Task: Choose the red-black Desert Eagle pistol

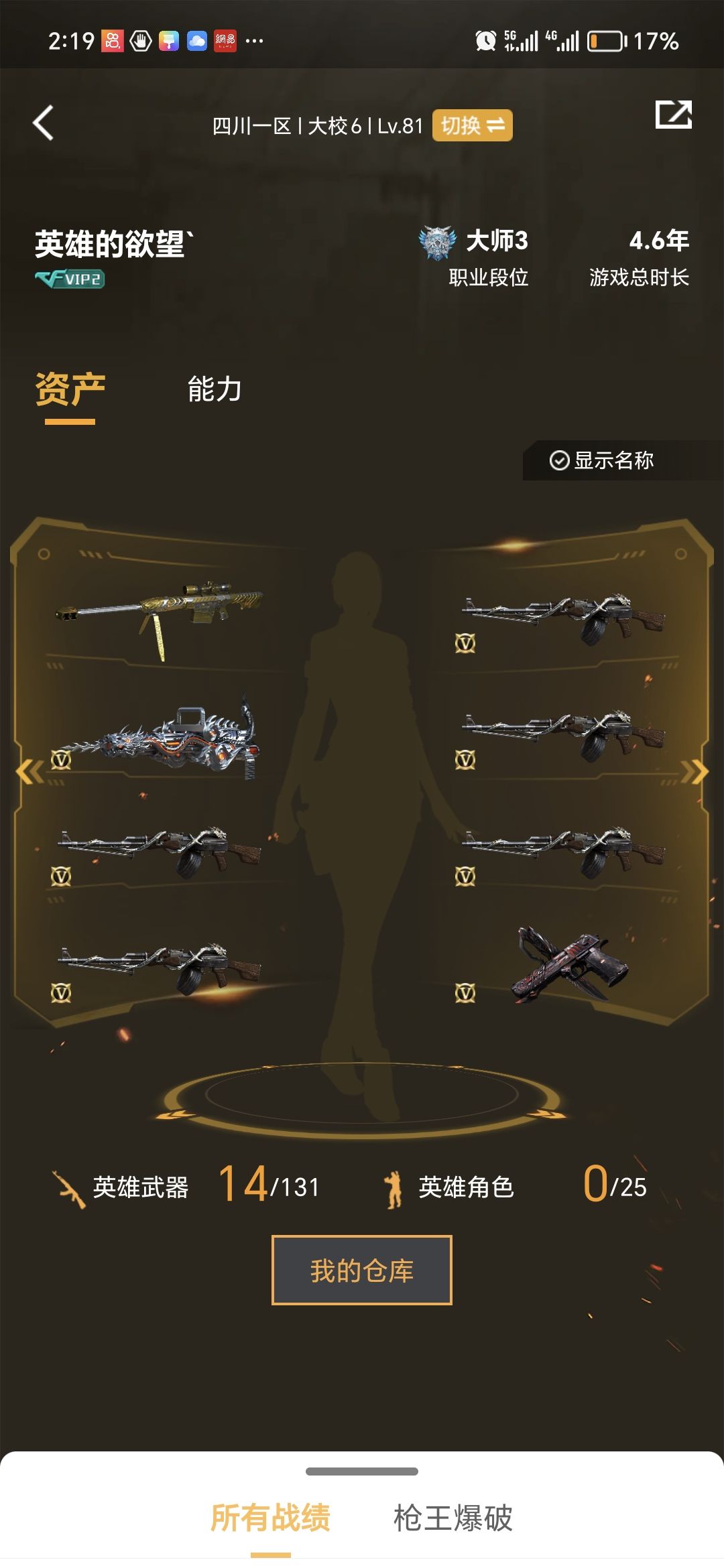Action: click(x=570, y=965)
